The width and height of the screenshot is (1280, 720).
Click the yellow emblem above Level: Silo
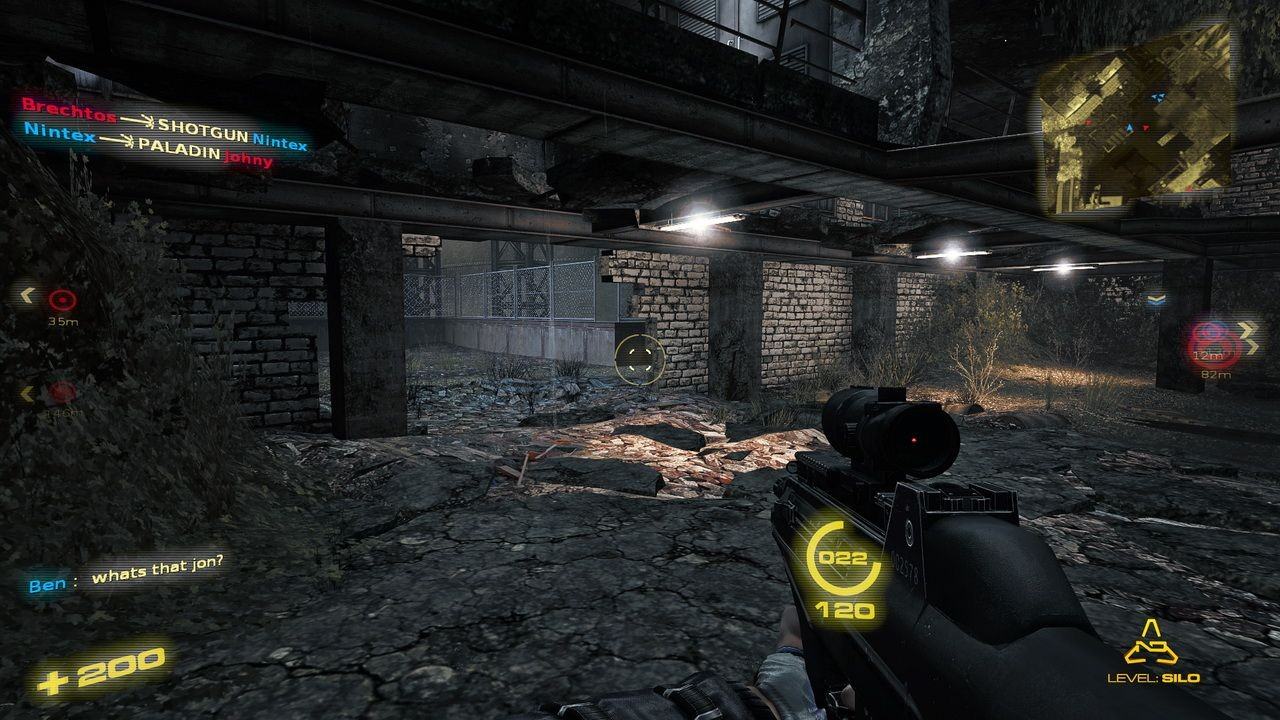(1150, 648)
